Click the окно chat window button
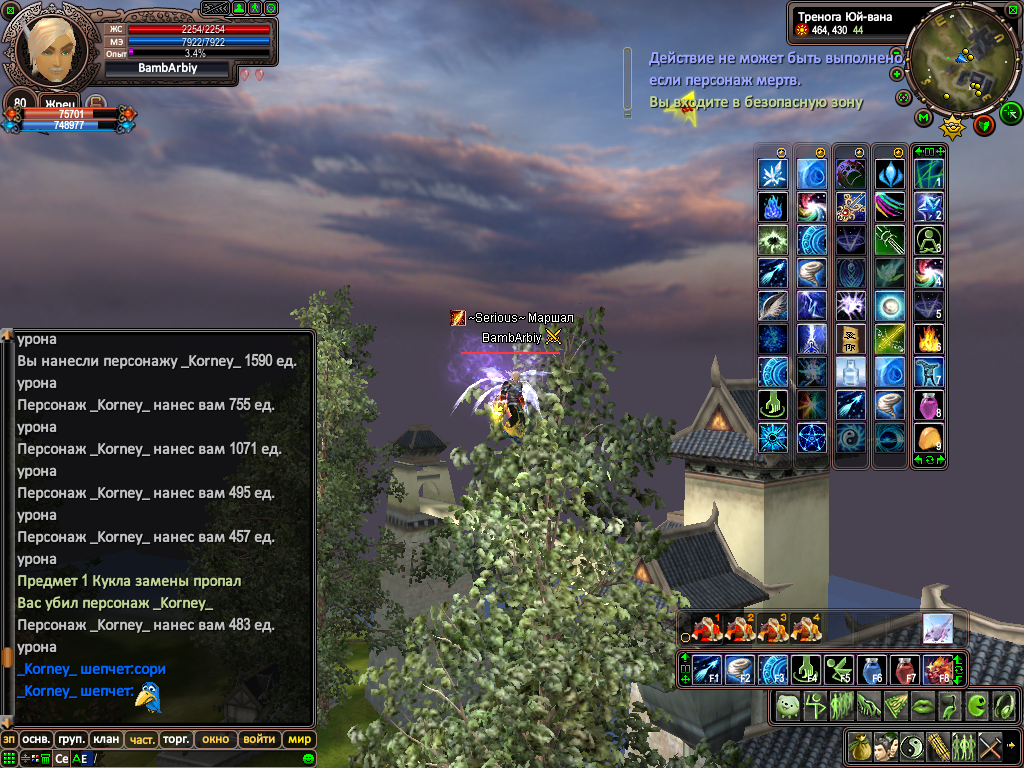The width and height of the screenshot is (1024, 768). 215,740
